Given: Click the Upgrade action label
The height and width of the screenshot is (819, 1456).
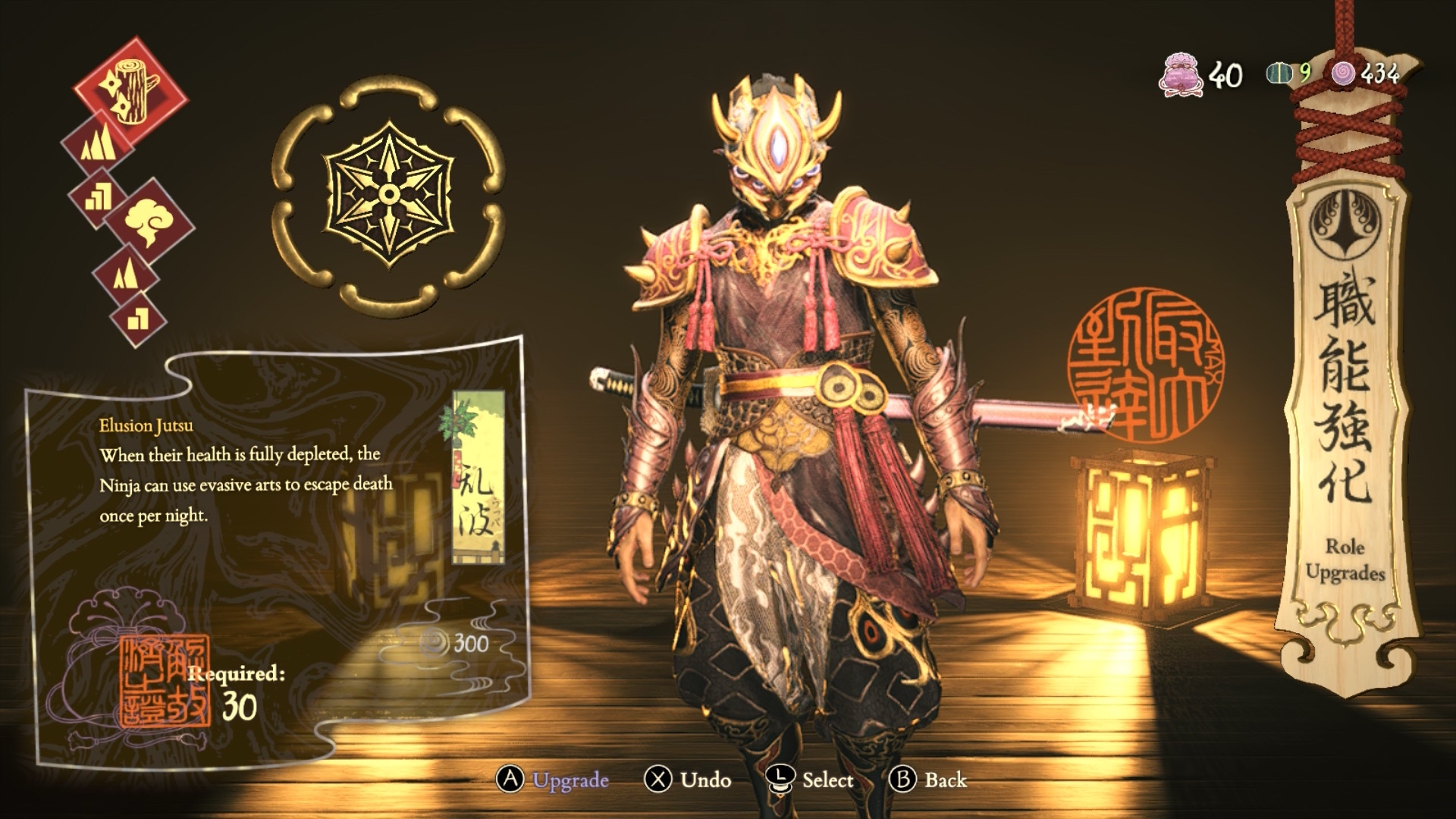Looking at the screenshot, I should [570, 780].
